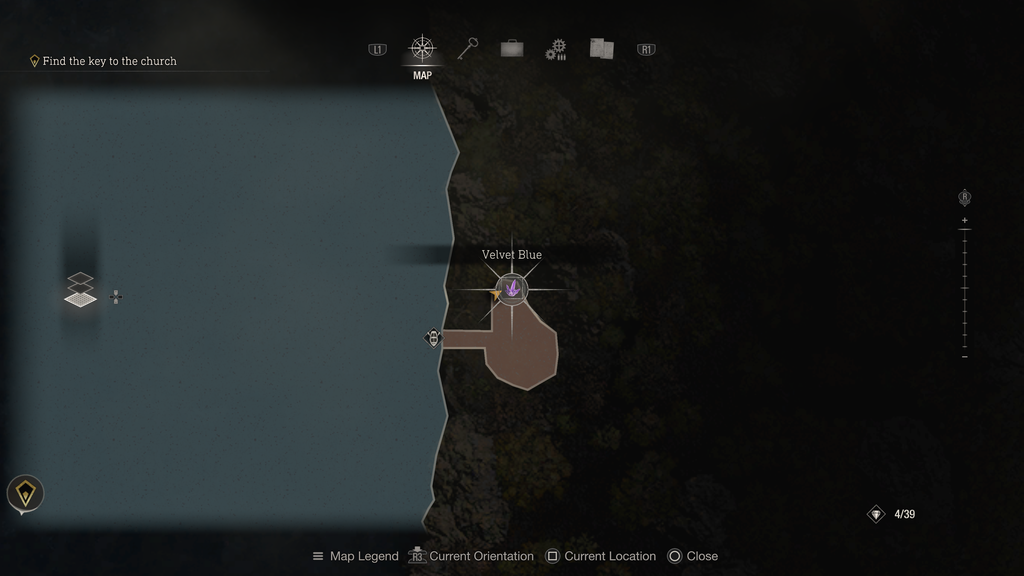Select the Velvet Blue treasure marker
Image resolution: width=1024 pixels, height=576 pixels.
tap(512, 289)
